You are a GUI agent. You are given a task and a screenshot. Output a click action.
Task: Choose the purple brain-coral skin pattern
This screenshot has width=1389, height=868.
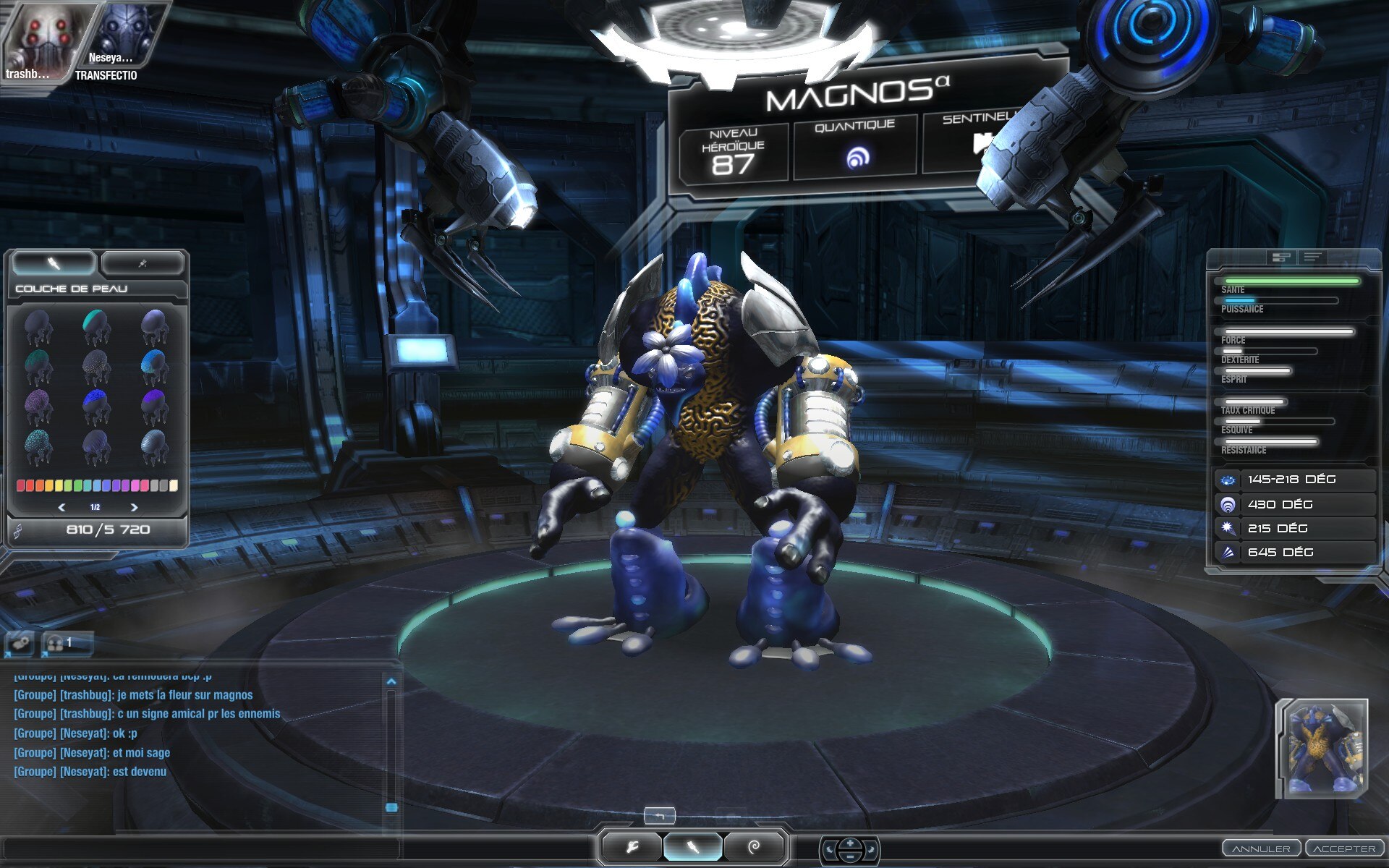point(38,407)
